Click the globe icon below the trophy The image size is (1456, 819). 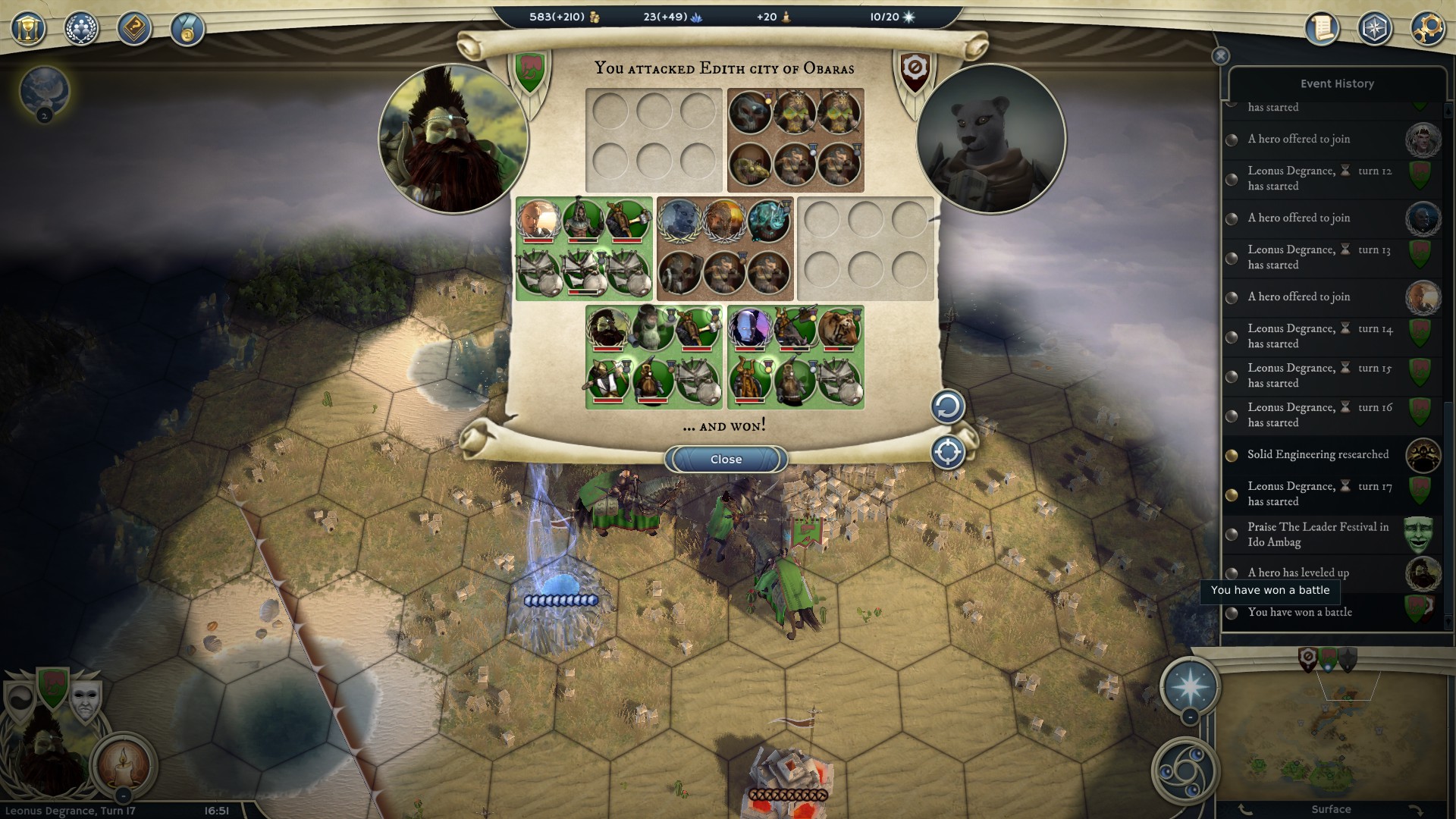[x=44, y=91]
